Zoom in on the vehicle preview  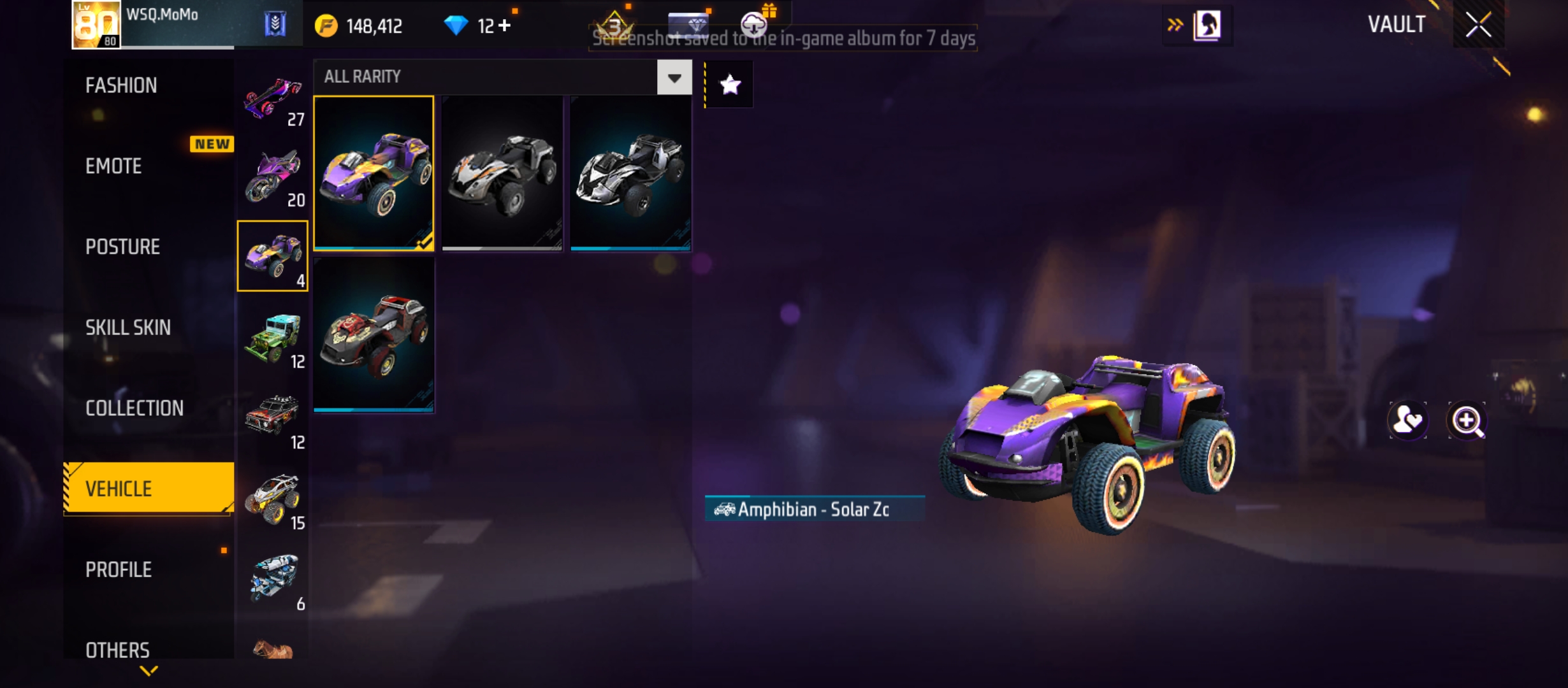click(1467, 421)
